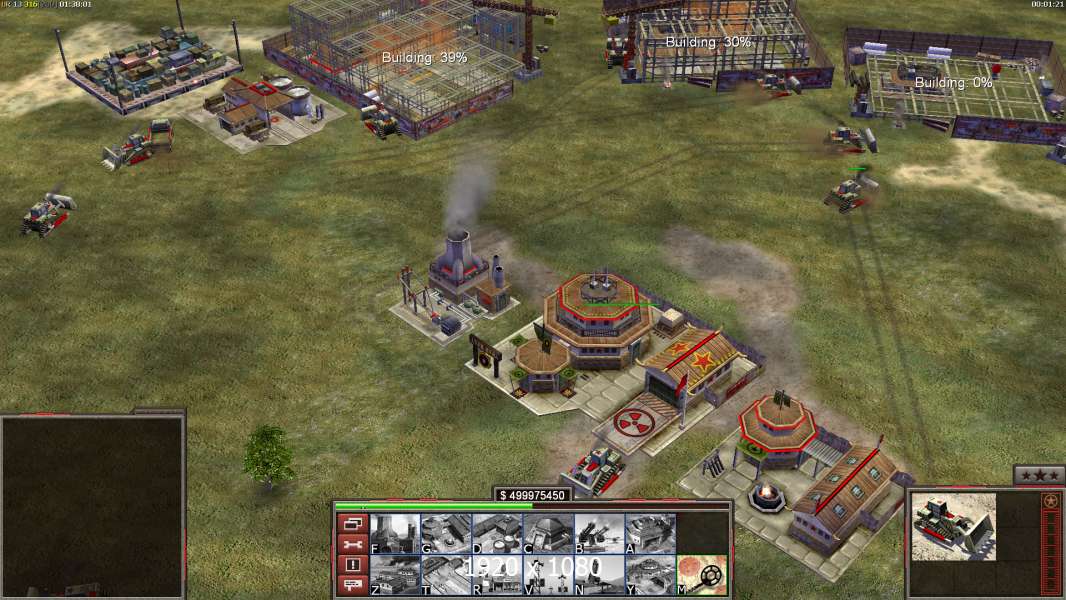The width and height of the screenshot is (1066, 600).
Task: Open the three-star General's promotions button
Action: 1038,475
